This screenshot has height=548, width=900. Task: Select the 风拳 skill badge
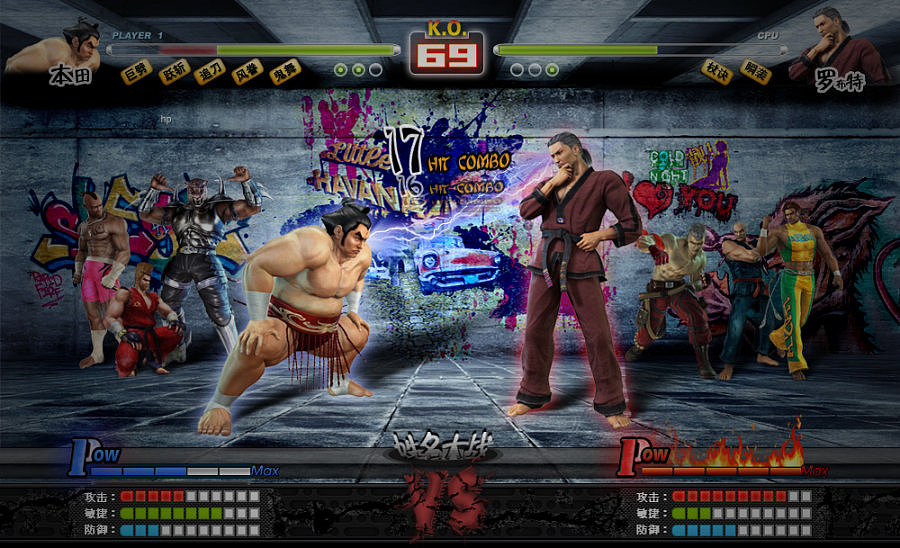point(246,73)
